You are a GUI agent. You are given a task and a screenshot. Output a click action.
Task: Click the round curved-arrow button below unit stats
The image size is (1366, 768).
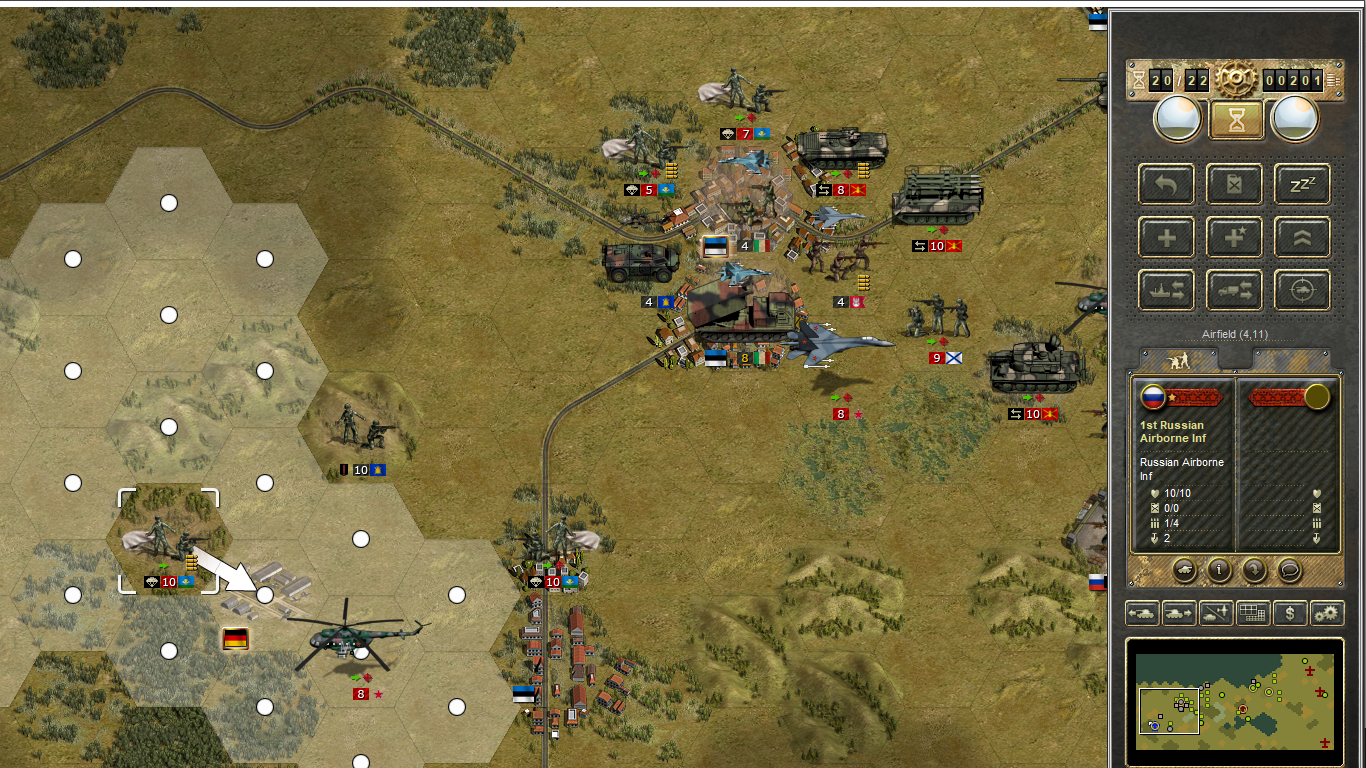click(1254, 570)
